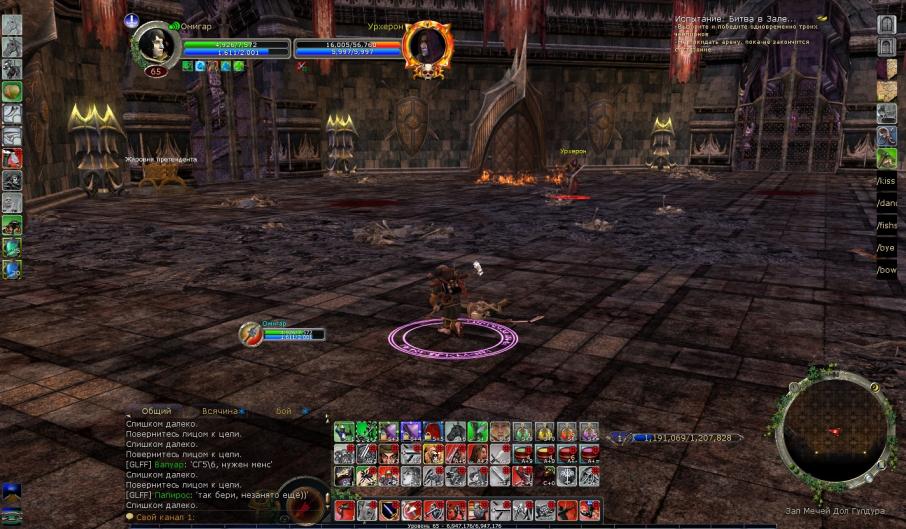This screenshot has width=906, height=529.
Task: Use the /kiss emote shortcut
Action: point(886,181)
